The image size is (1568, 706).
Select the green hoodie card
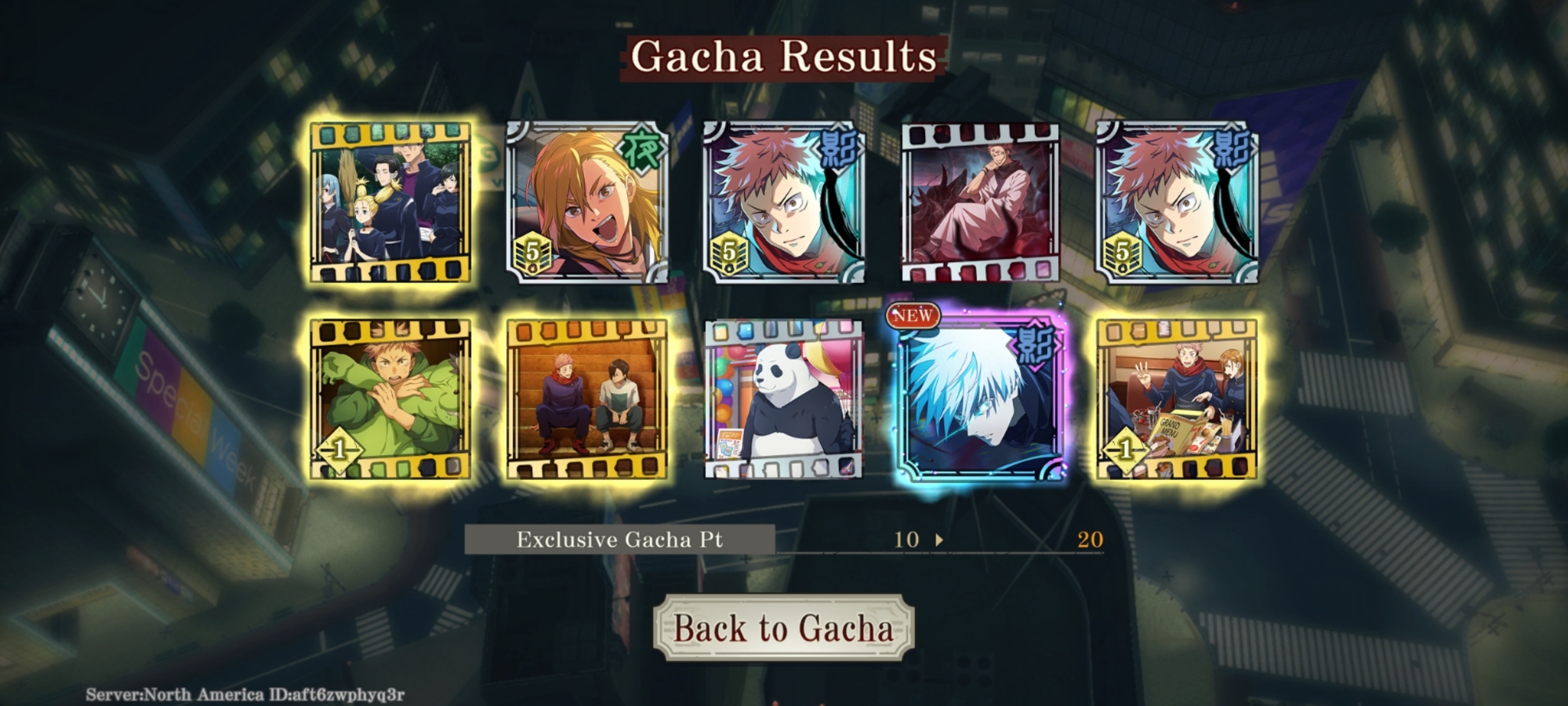[390, 398]
